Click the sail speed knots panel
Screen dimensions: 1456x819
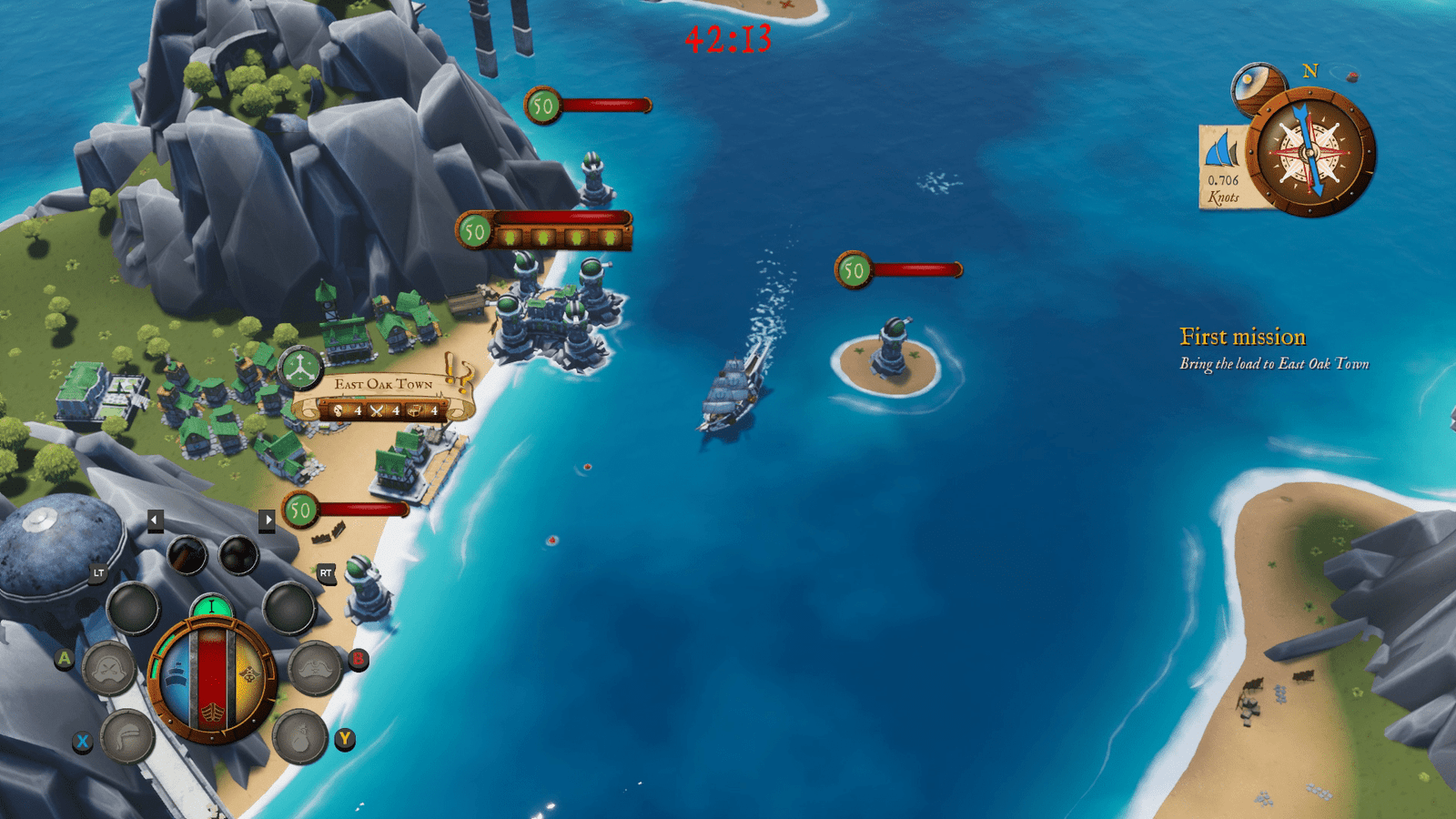pos(1223,169)
